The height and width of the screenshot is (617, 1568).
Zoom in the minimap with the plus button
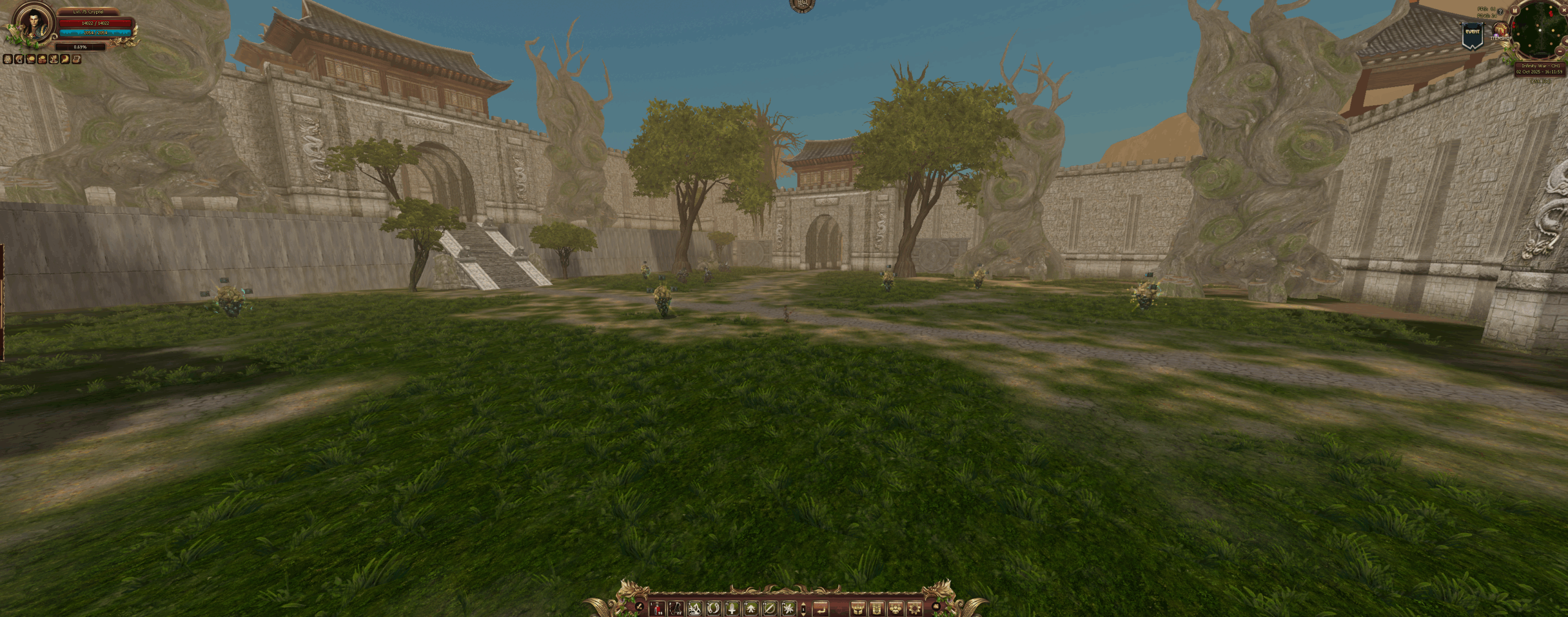1565,40
